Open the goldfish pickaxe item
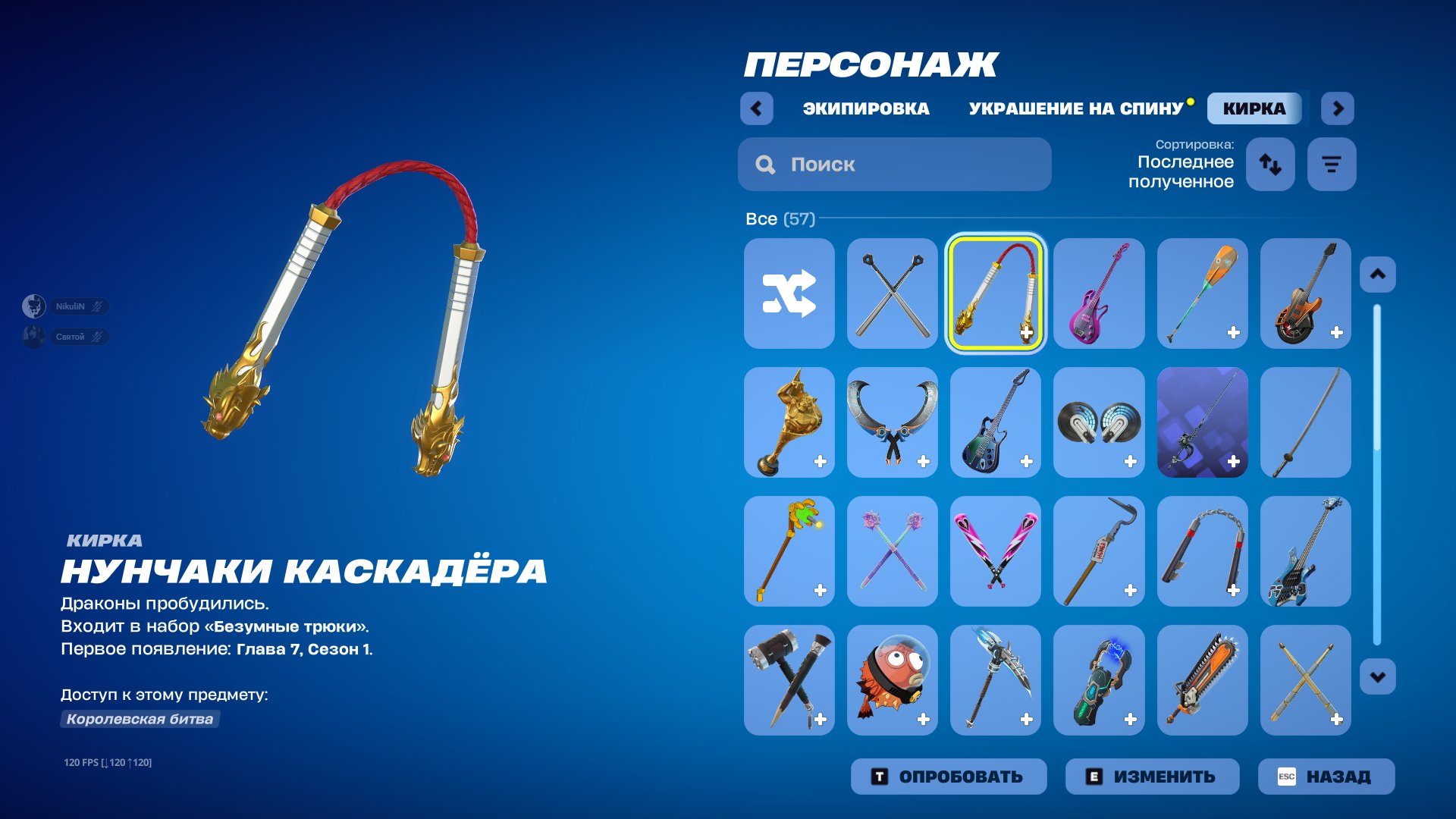1456x819 pixels. point(892,679)
